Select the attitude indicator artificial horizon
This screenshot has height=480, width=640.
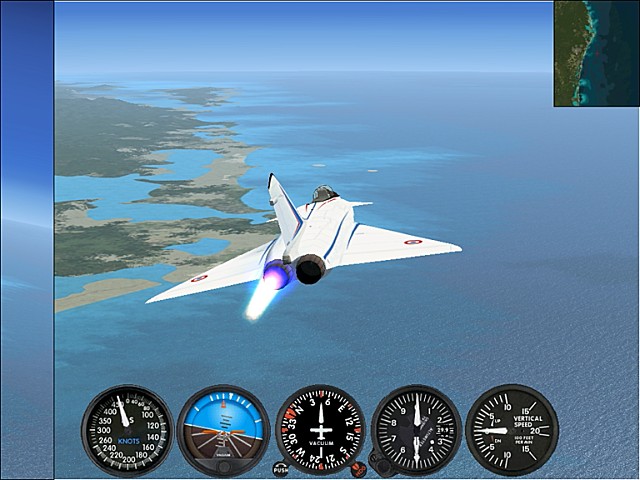(223, 430)
